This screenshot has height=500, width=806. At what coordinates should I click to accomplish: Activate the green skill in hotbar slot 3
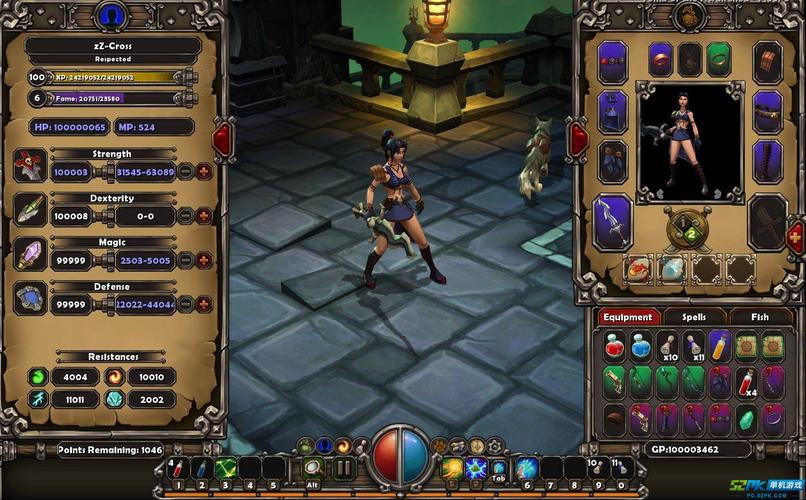[225, 468]
